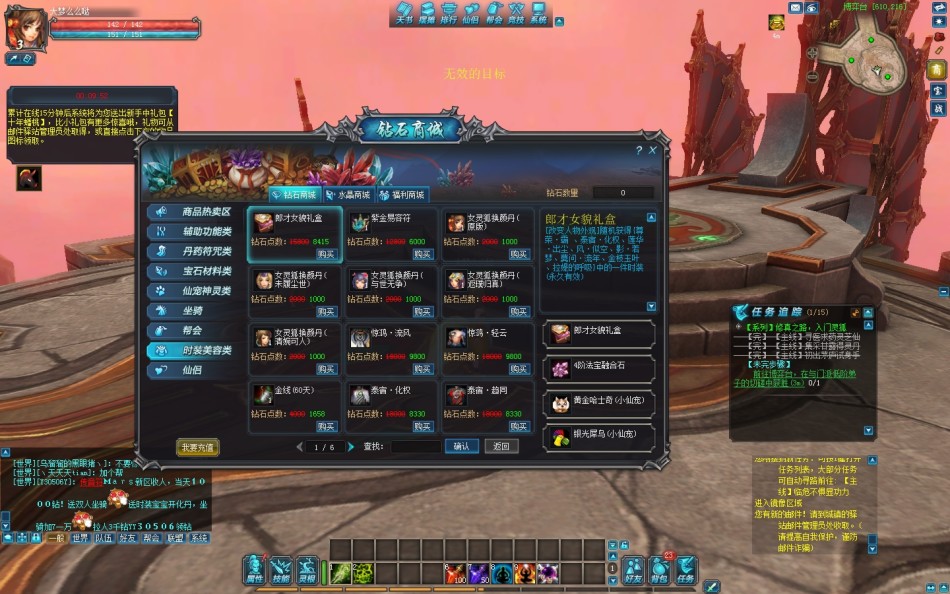This screenshot has width=950, height=594.
Task: Click the 返回 back button
Action: click(x=501, y=447)
